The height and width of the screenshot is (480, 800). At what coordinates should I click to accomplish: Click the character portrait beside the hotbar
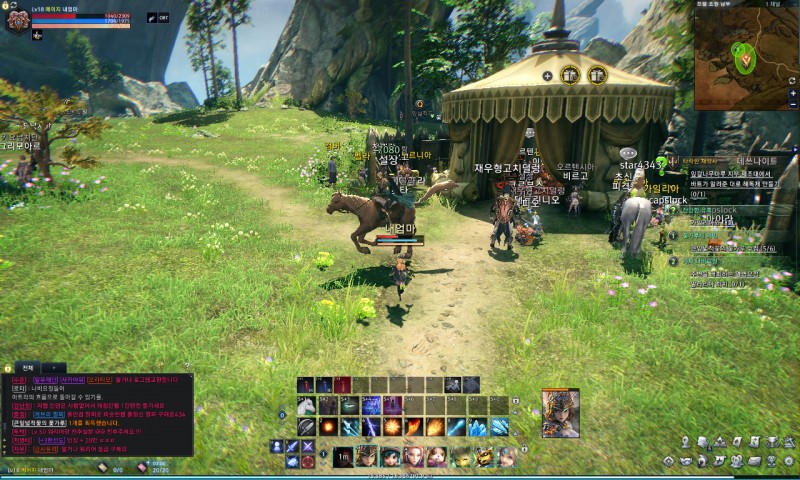coord(560,413)
